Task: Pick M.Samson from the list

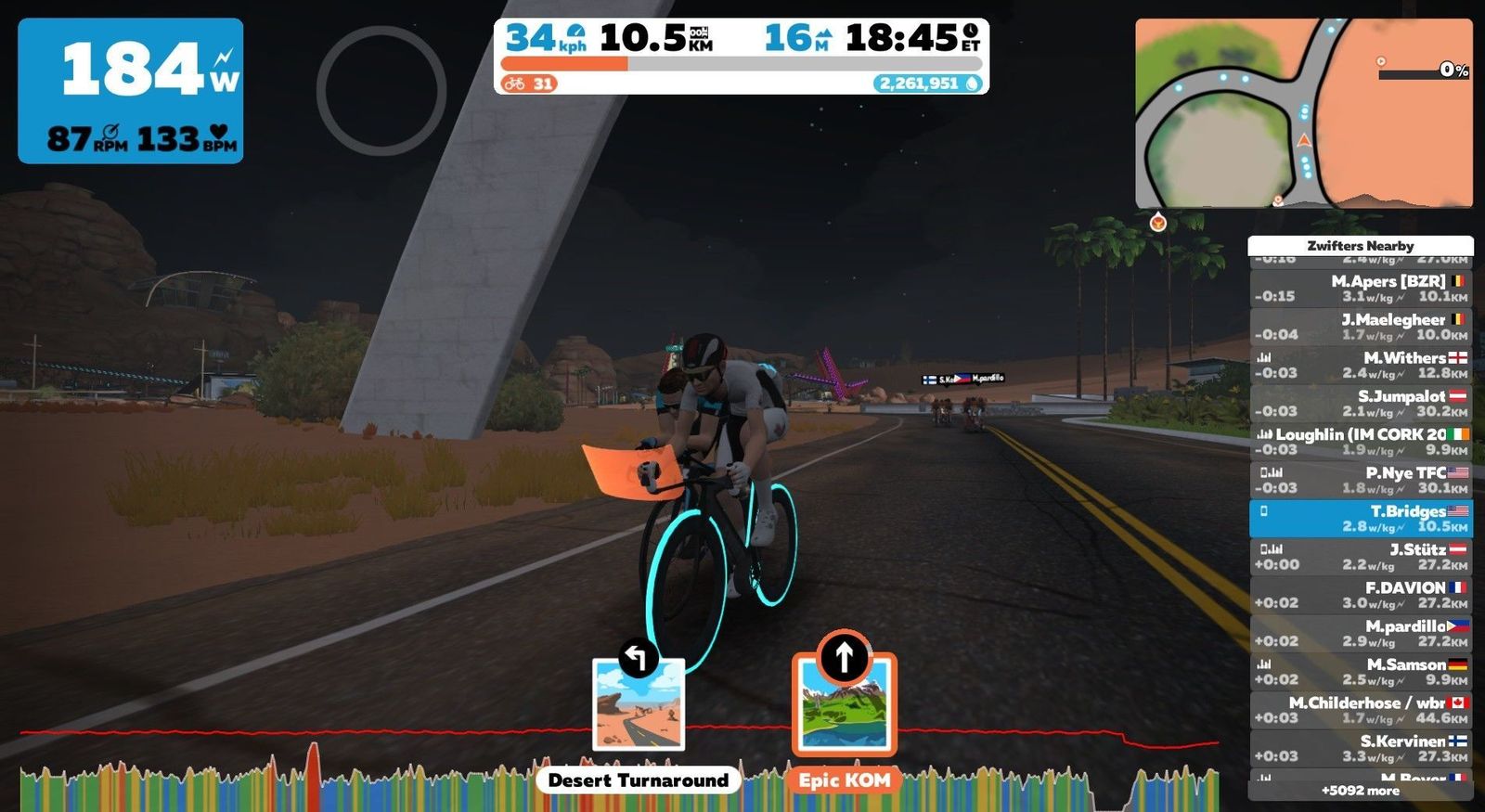Action: (x=1361, y=671)
